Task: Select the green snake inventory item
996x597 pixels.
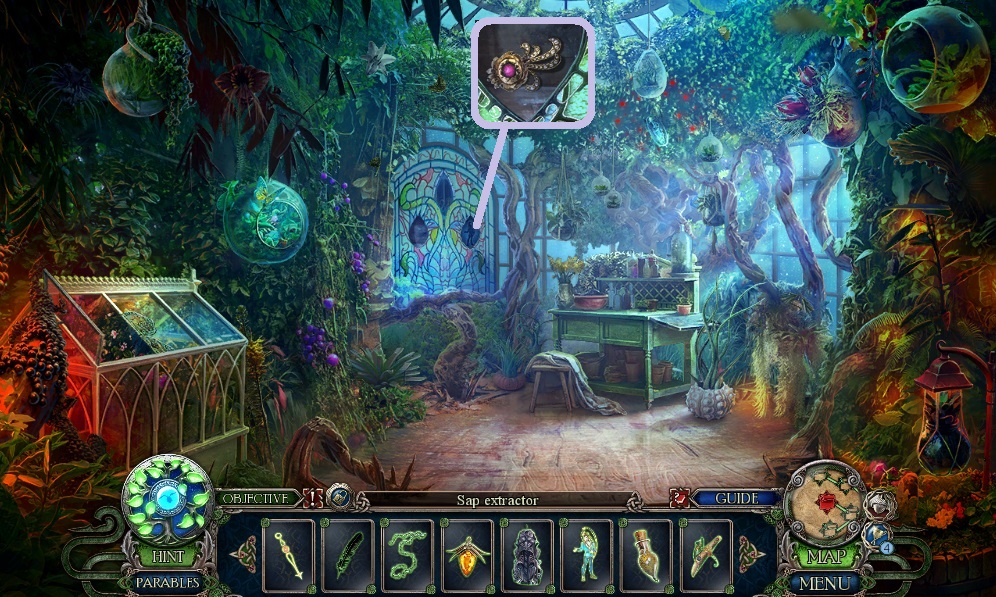Action: (x=409, y=553)
